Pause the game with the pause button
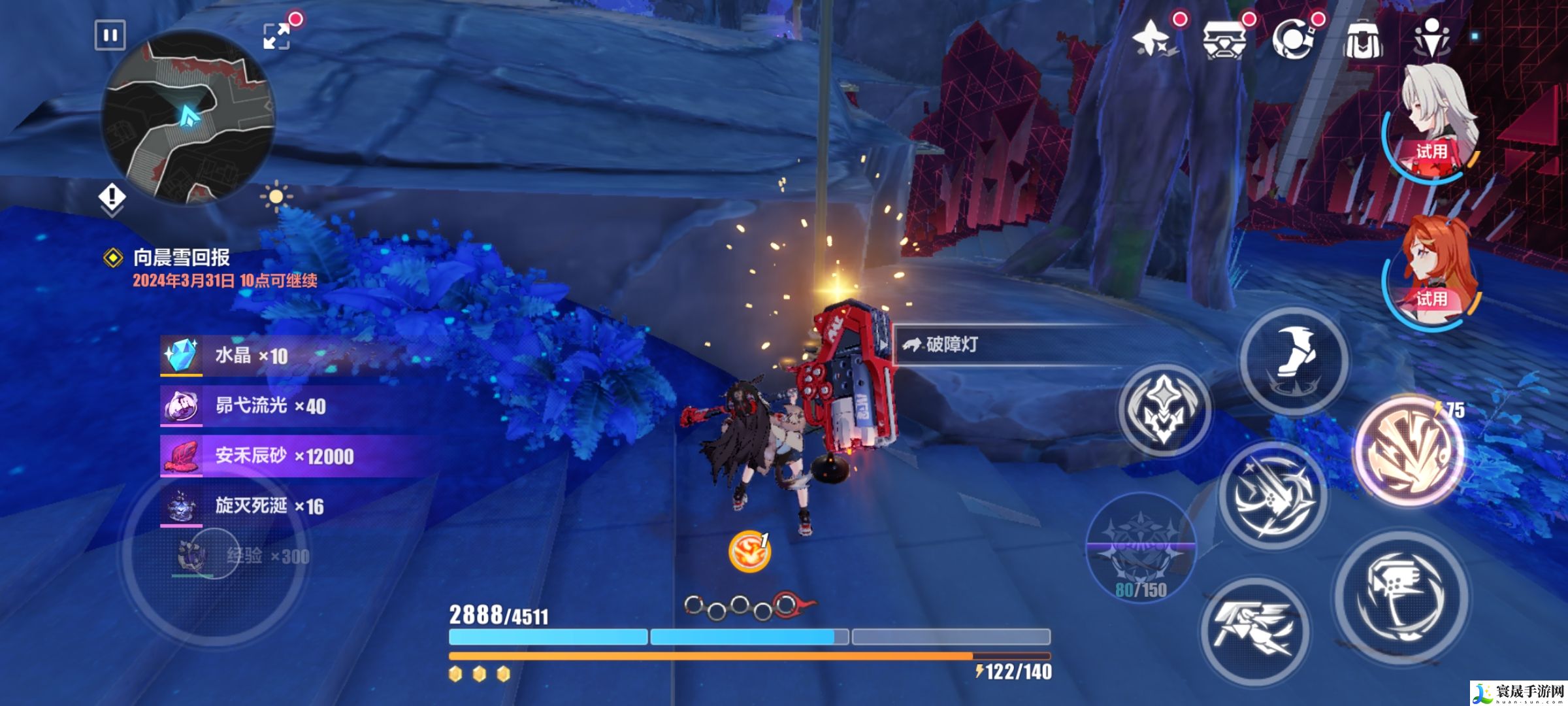 point(110,35)
